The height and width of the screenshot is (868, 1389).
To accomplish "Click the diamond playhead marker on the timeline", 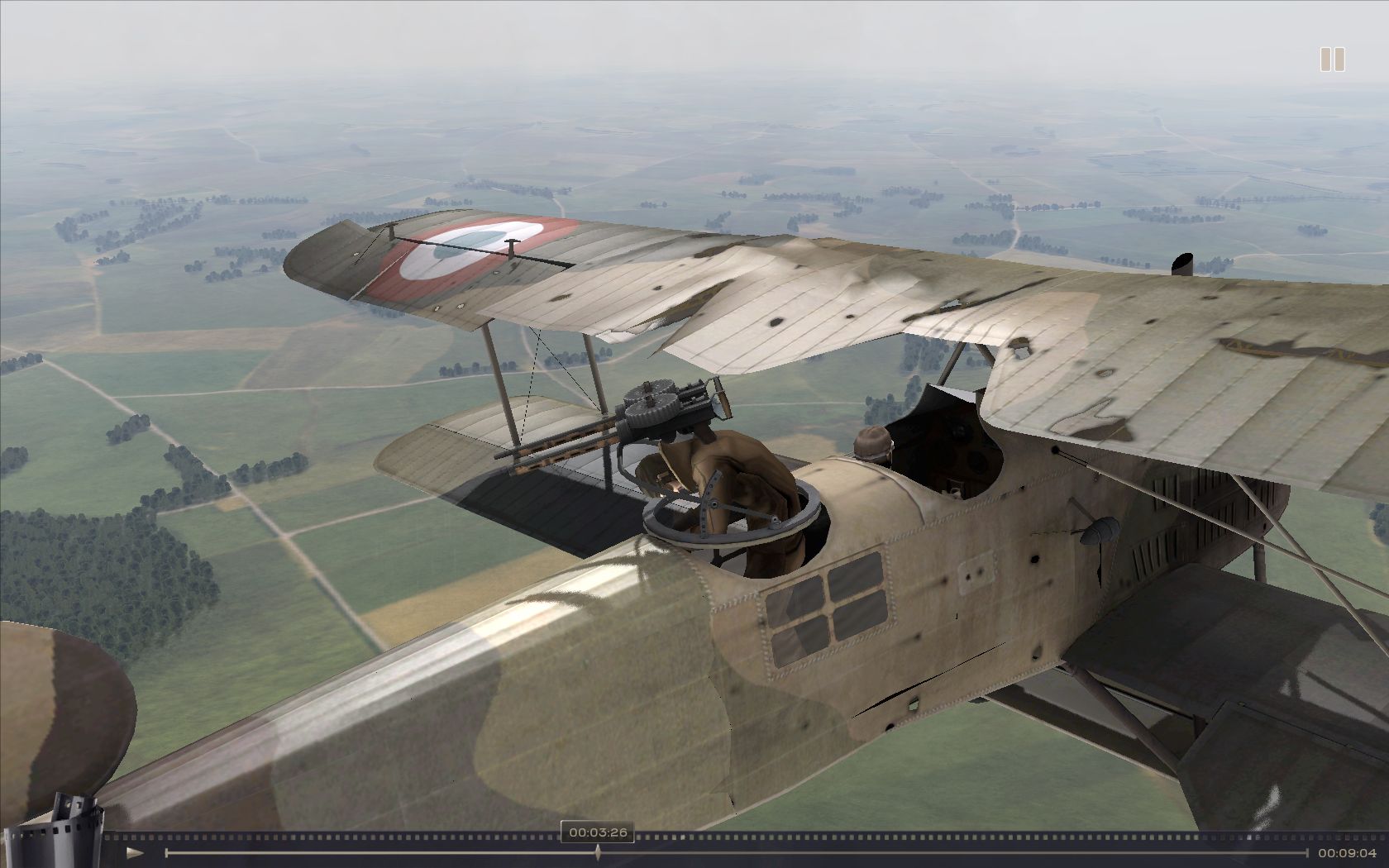I will (x=598, y=852).
